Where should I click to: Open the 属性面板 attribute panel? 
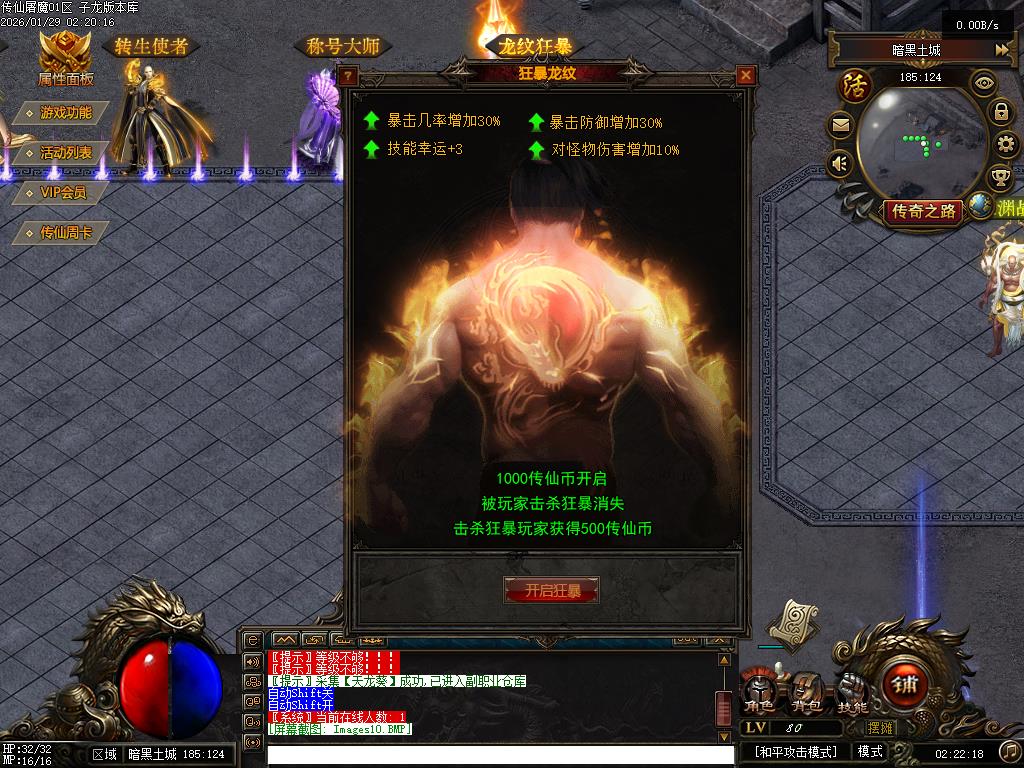tap(65, 59)
